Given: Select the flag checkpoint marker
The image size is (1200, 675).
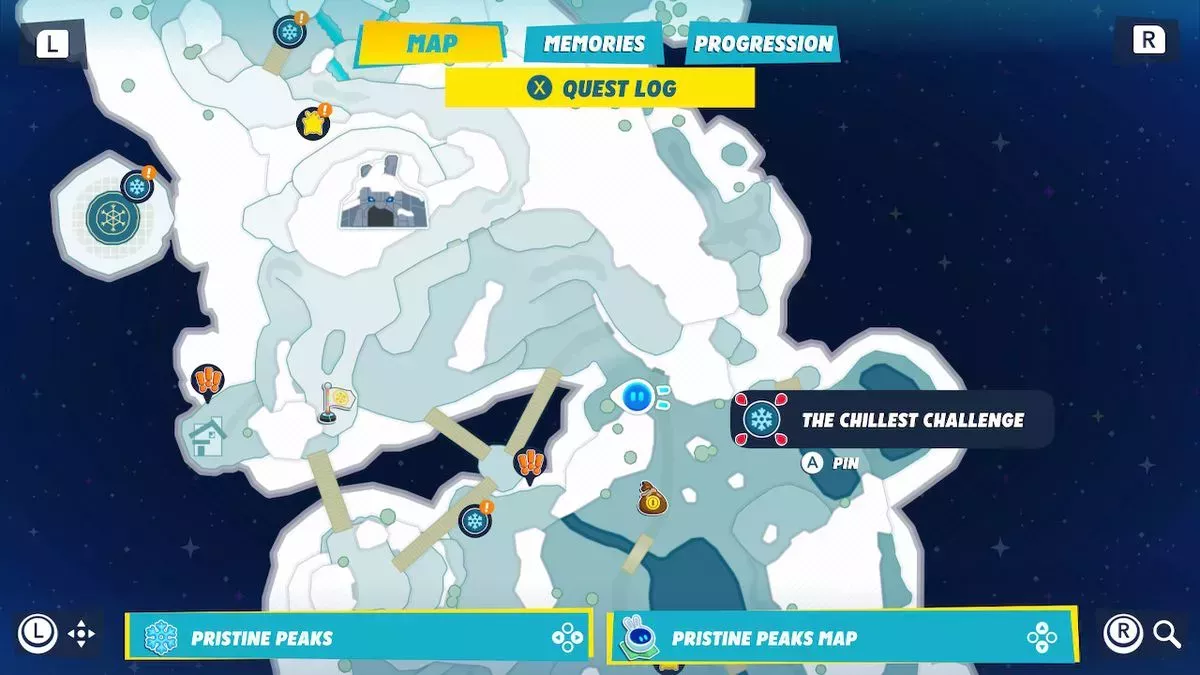Looking at the screenshot, I should pos(336,402).
